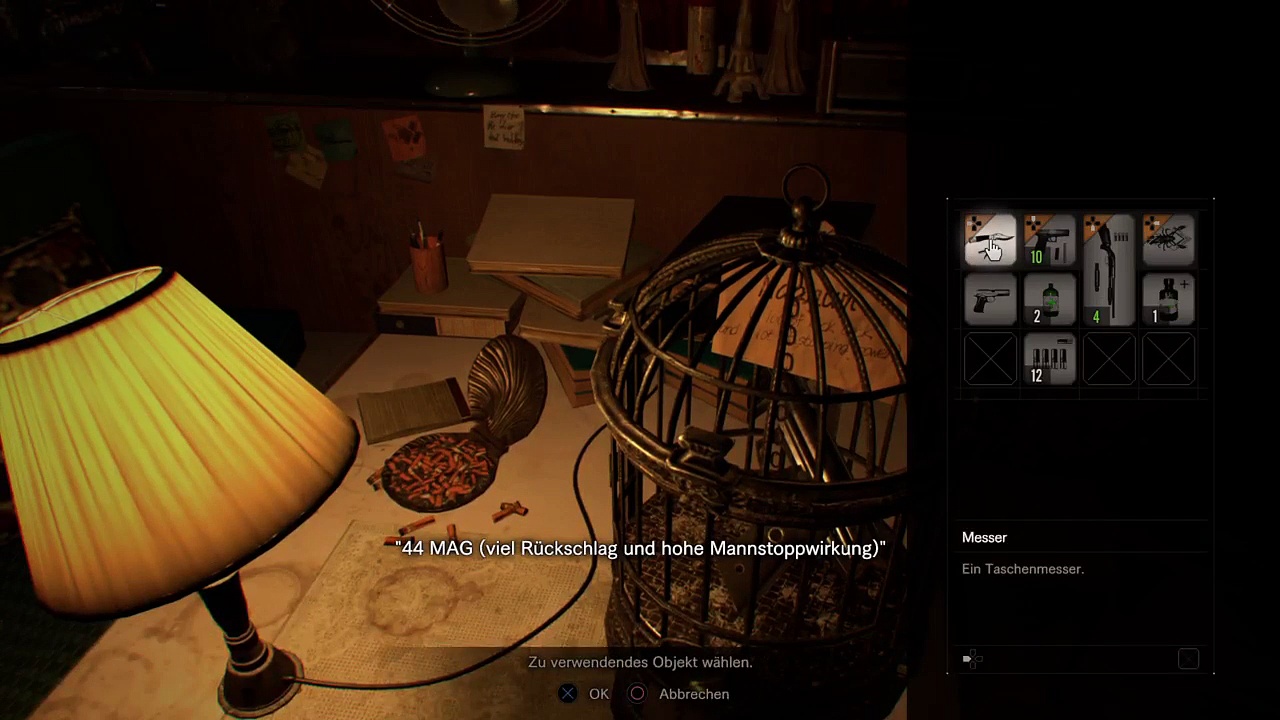
Task: Select the pistol without an ammo count
Action: tap(990, 300)
